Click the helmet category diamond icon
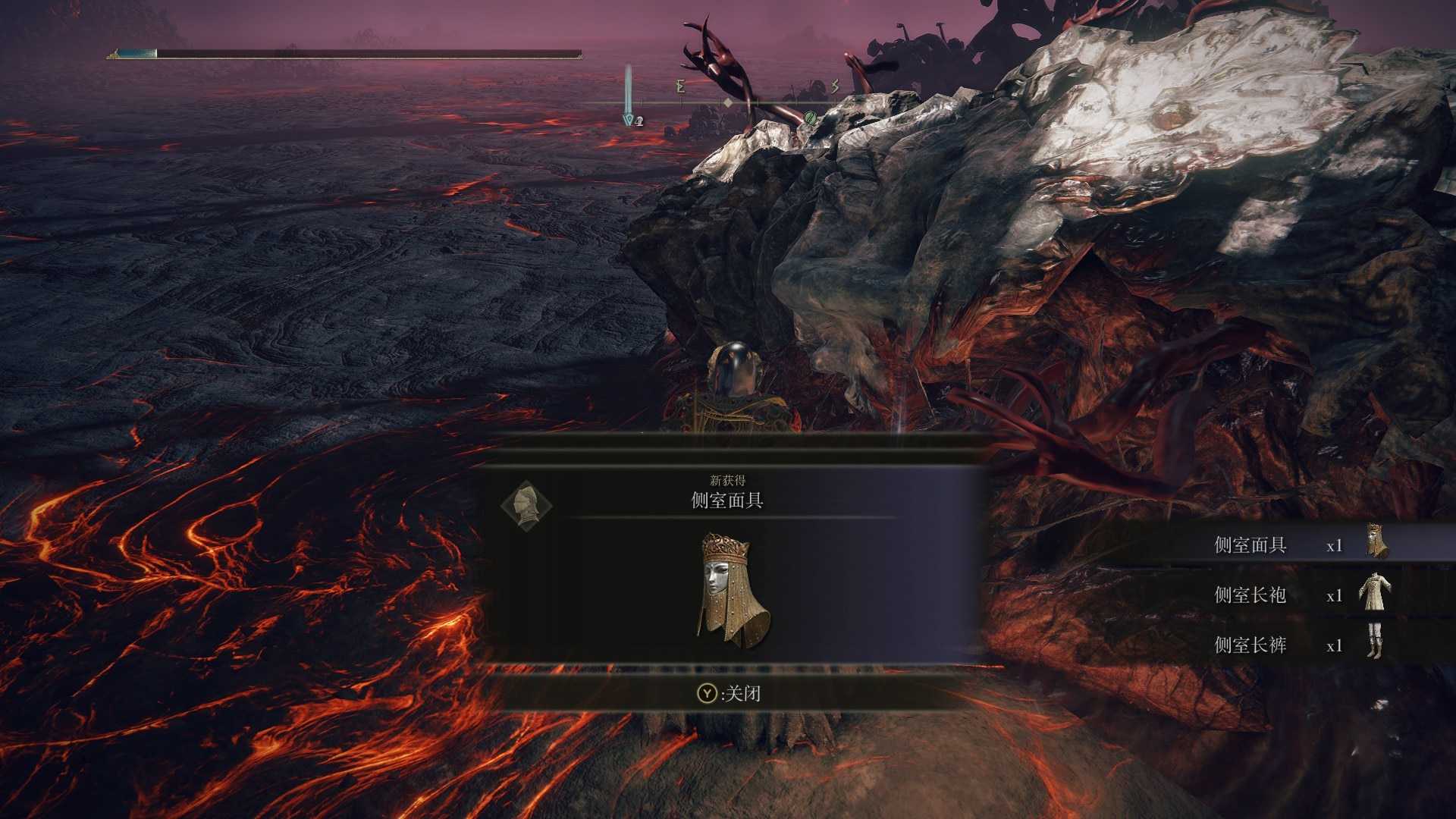Image resolution: width=1456 pixels, height=819 pixels. (526, 504)
